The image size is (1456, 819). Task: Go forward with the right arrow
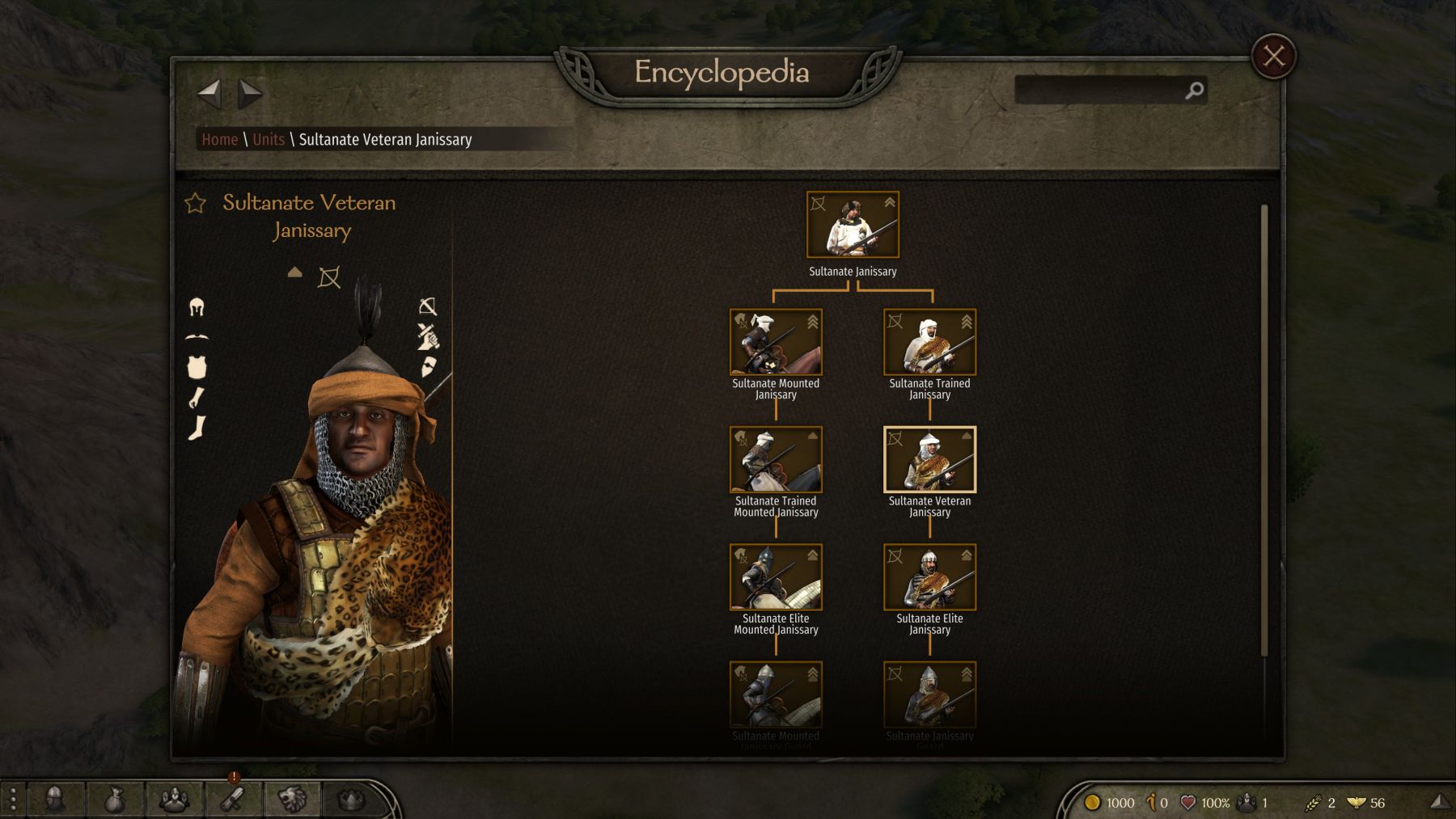click(250, 94)
